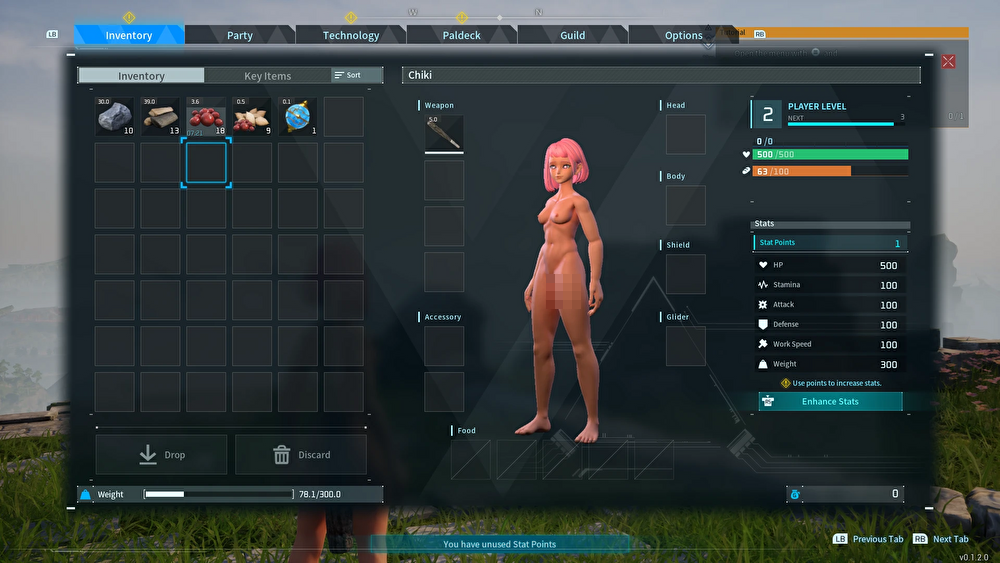Select the empty Glider slot
Viewport: 1000px width, 563px height.
coord(686,346)
